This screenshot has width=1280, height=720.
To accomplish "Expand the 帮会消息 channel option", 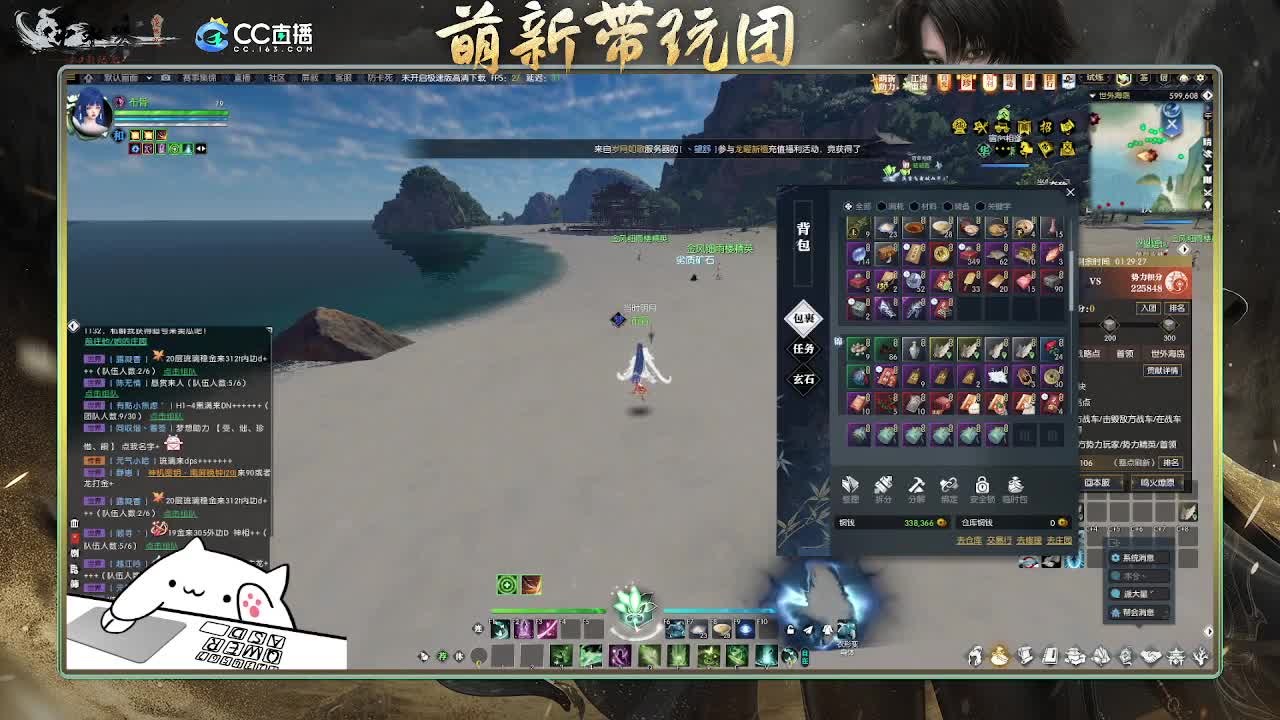I will pyautogui.click(x=1138, y=612).
